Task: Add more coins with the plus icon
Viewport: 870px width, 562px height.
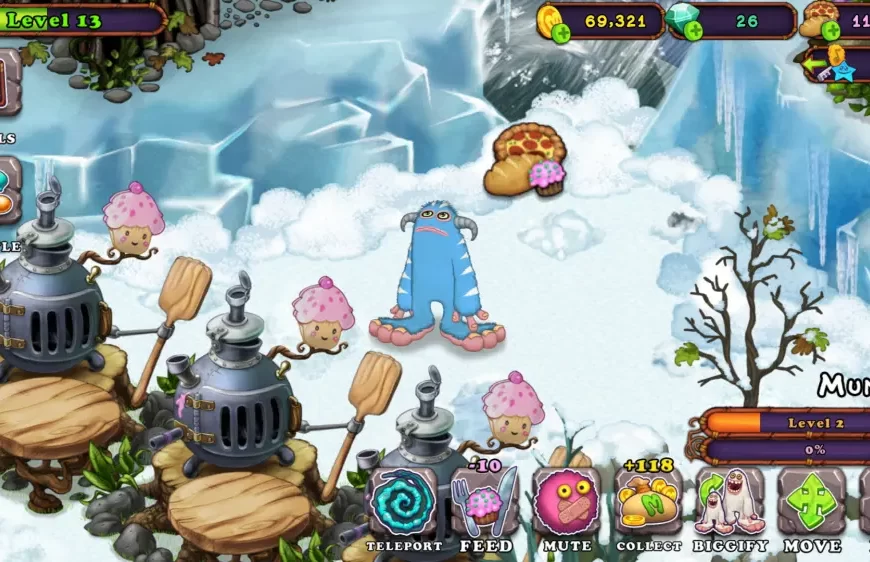Action: 561,33
